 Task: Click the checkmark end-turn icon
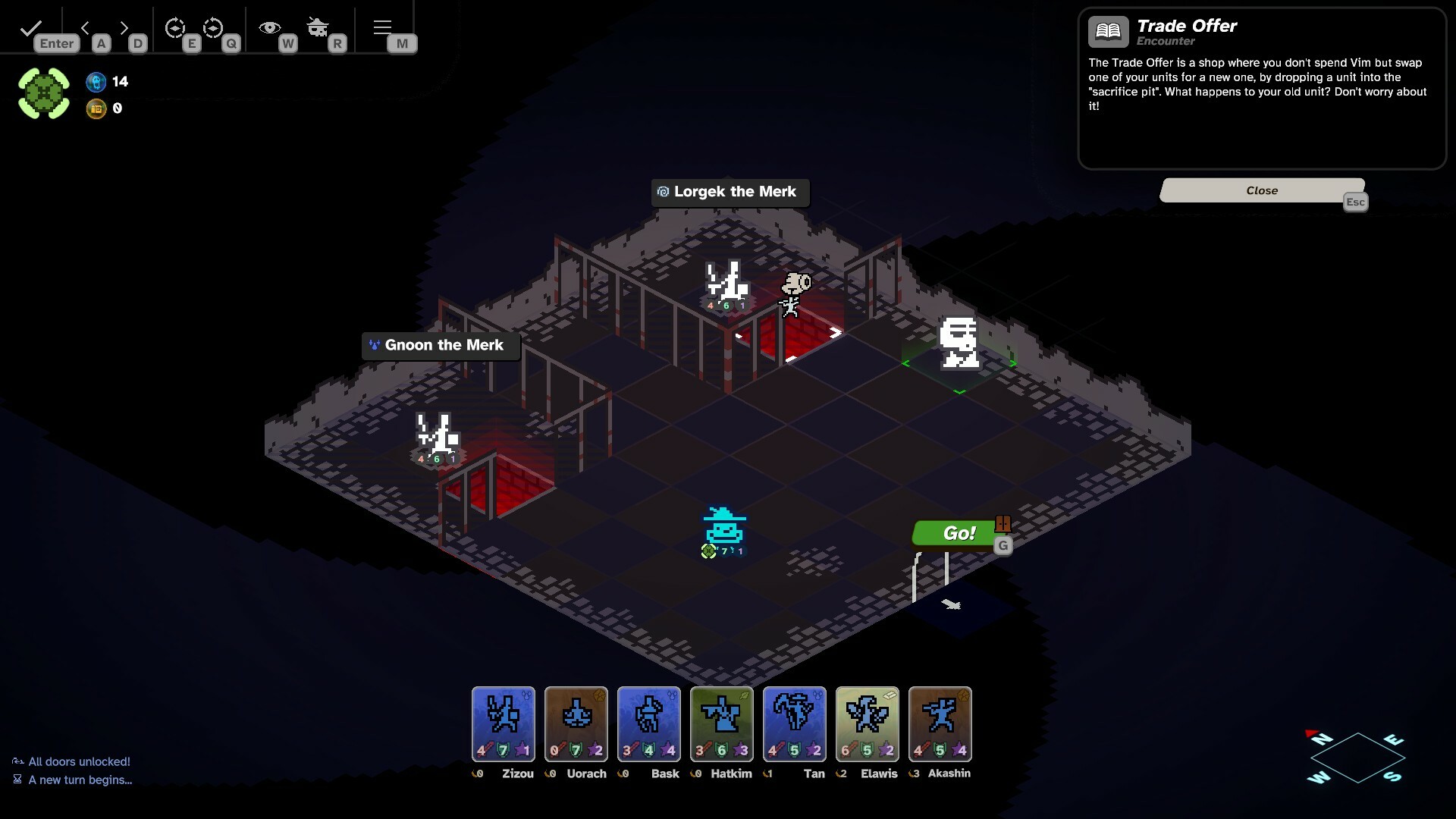30,27
